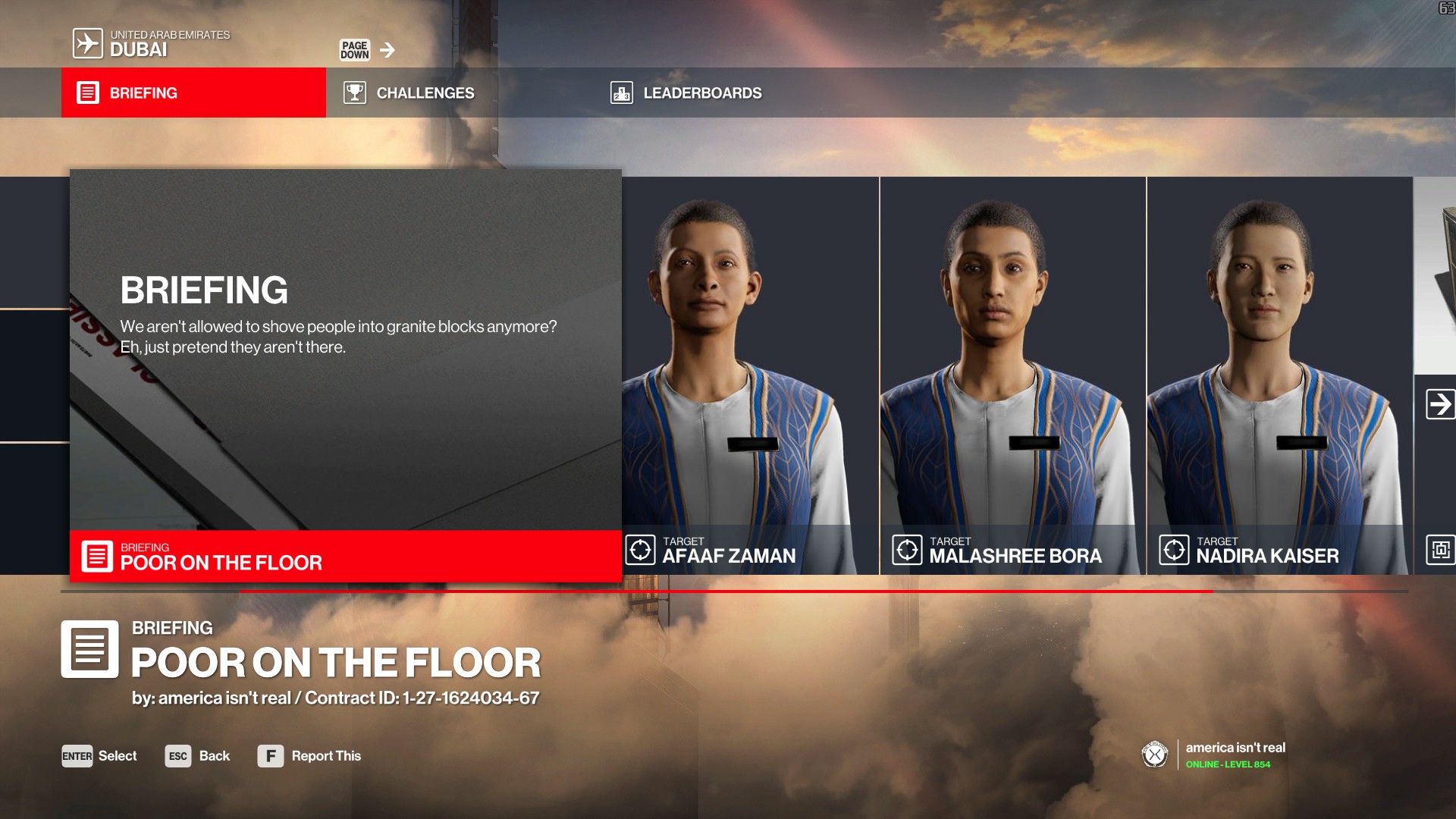
Task: Go Back using the footer button
Action: point(197,756)
